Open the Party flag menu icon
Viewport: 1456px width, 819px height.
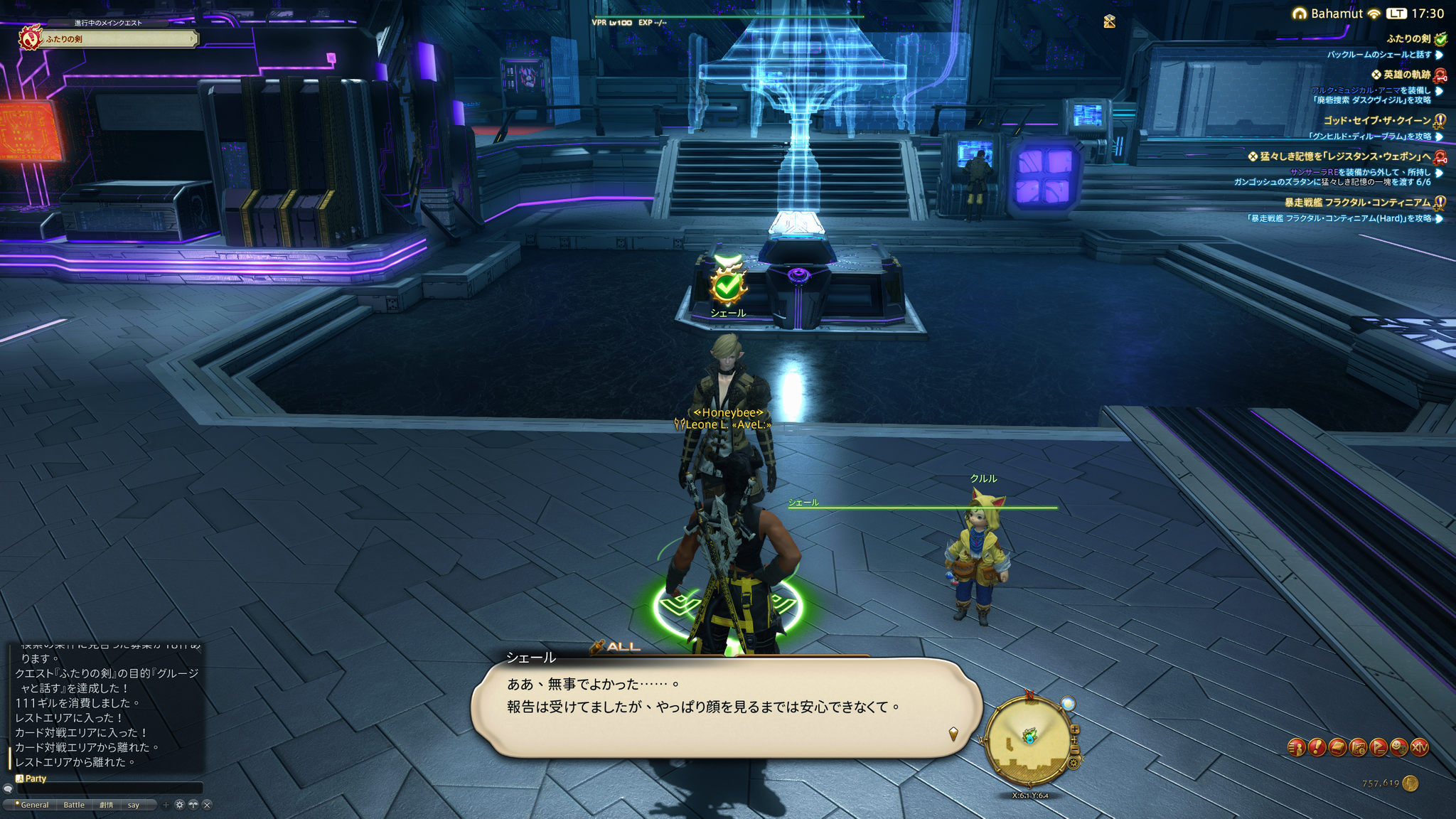pyautogui.click(x=1379, y=747)
